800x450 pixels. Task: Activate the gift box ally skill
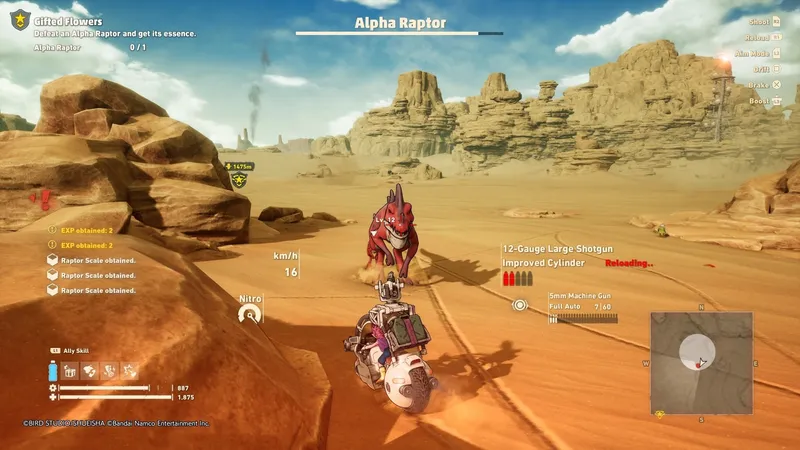pyautogui.click(x=71, y=371)
